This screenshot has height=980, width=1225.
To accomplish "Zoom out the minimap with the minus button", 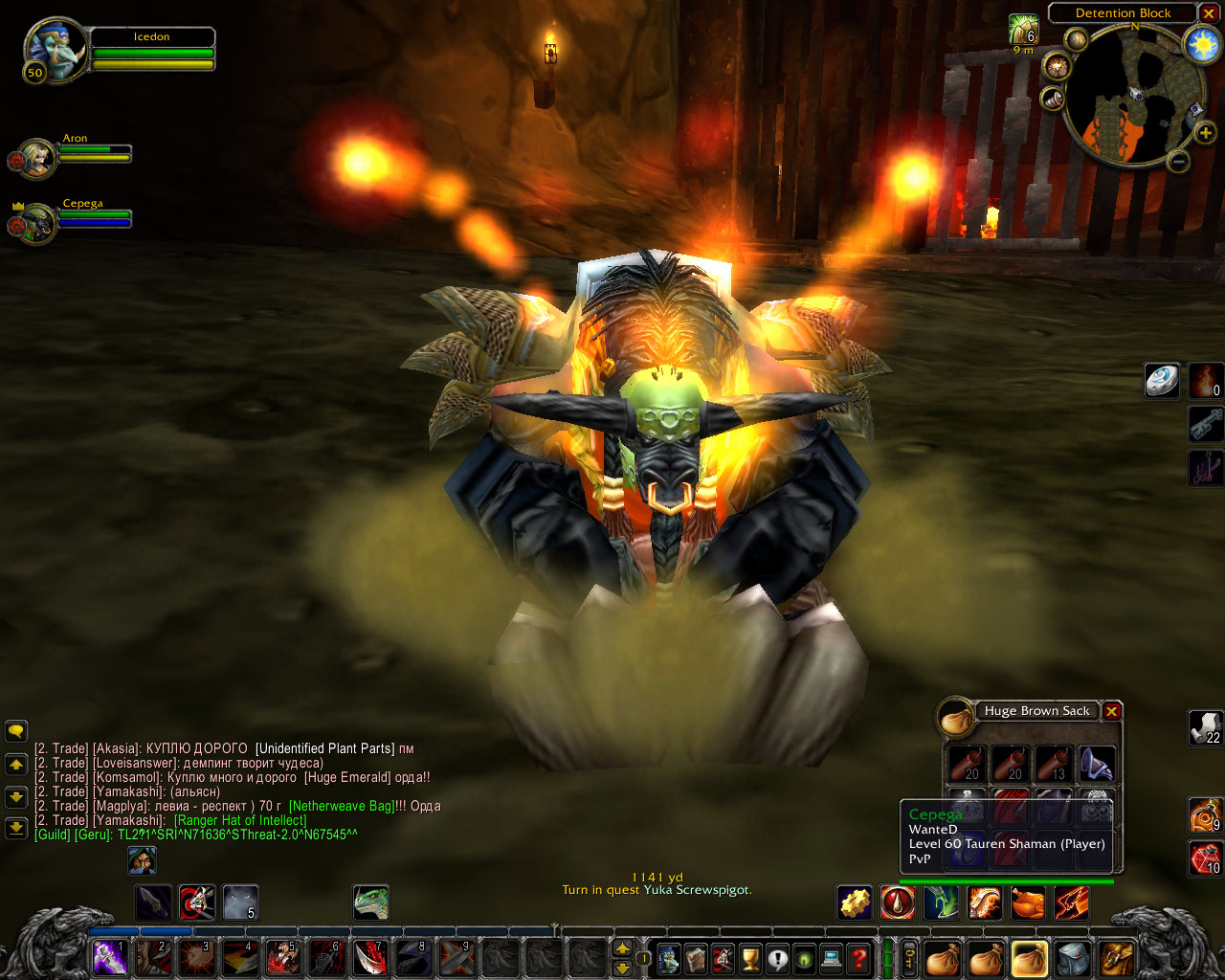I will point(1179,162).
